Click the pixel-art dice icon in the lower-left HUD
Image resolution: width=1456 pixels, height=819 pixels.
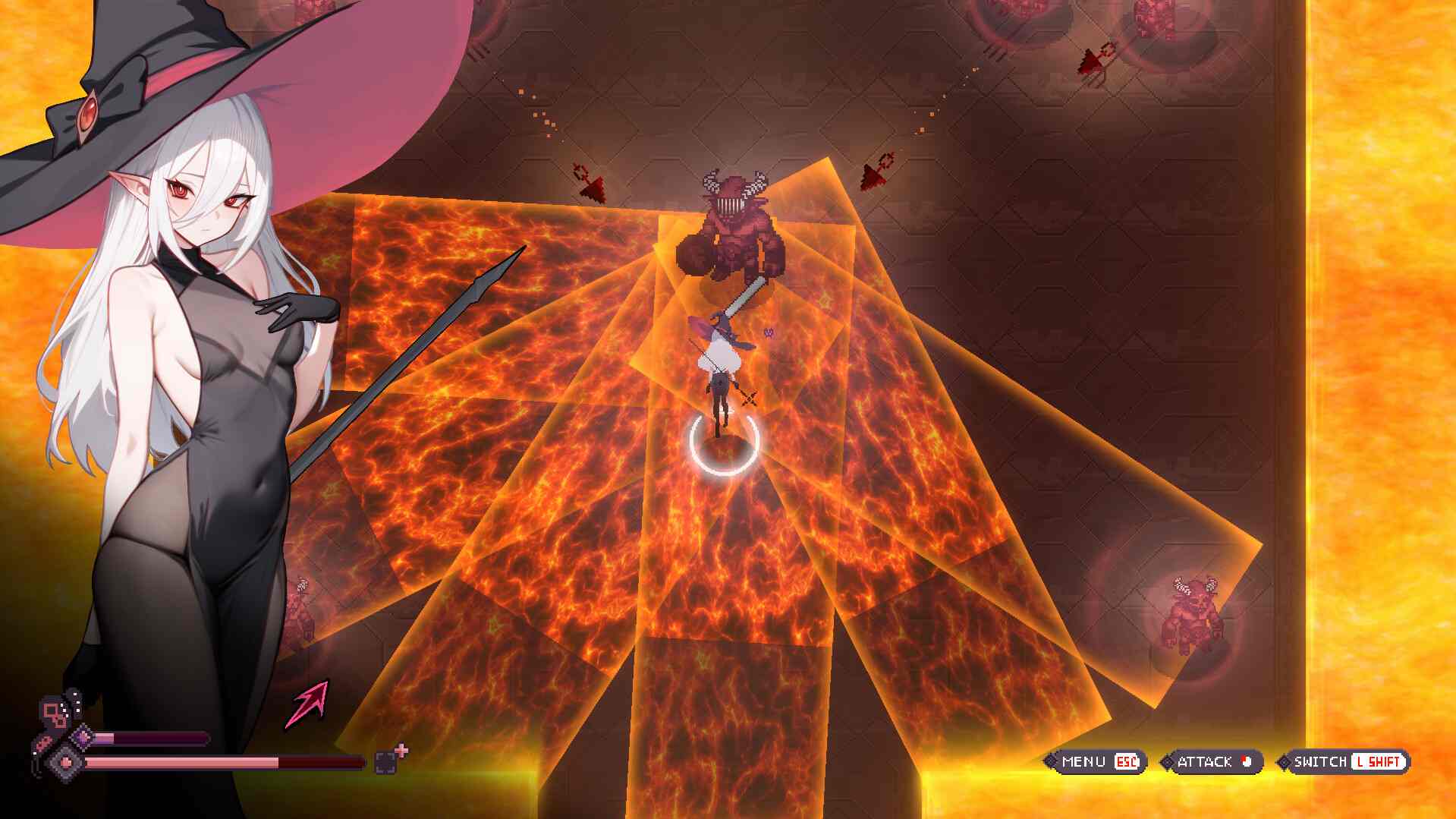(53, 712)
